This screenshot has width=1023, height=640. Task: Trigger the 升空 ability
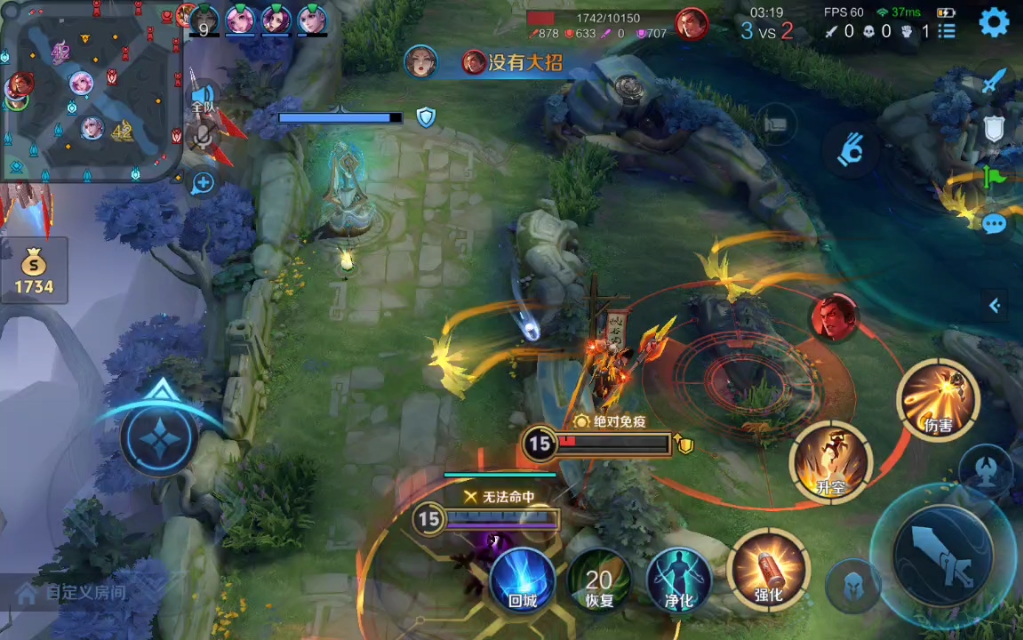coord(830,462)
